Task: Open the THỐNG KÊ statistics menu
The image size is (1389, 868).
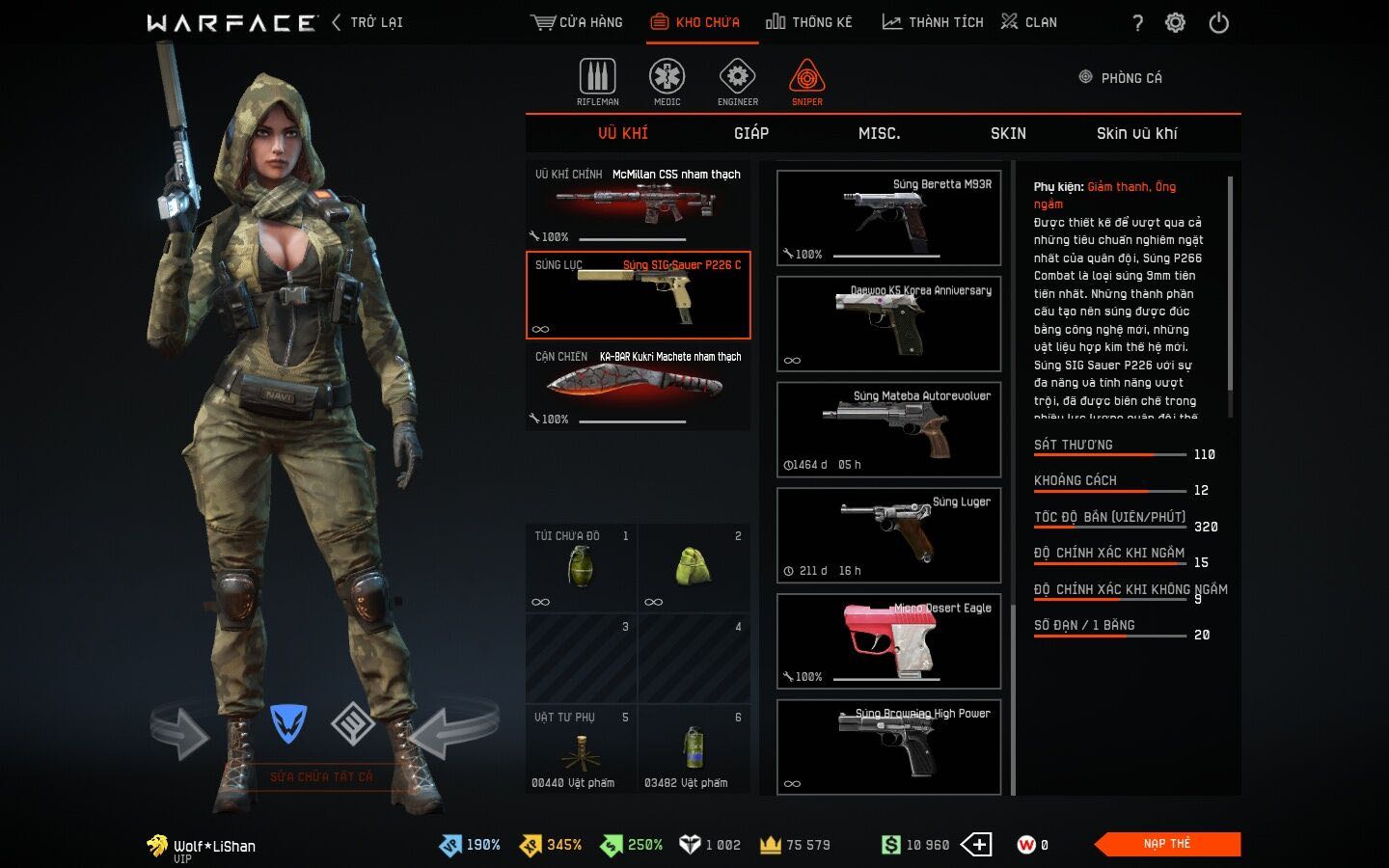Action: [x=809, y=22]
